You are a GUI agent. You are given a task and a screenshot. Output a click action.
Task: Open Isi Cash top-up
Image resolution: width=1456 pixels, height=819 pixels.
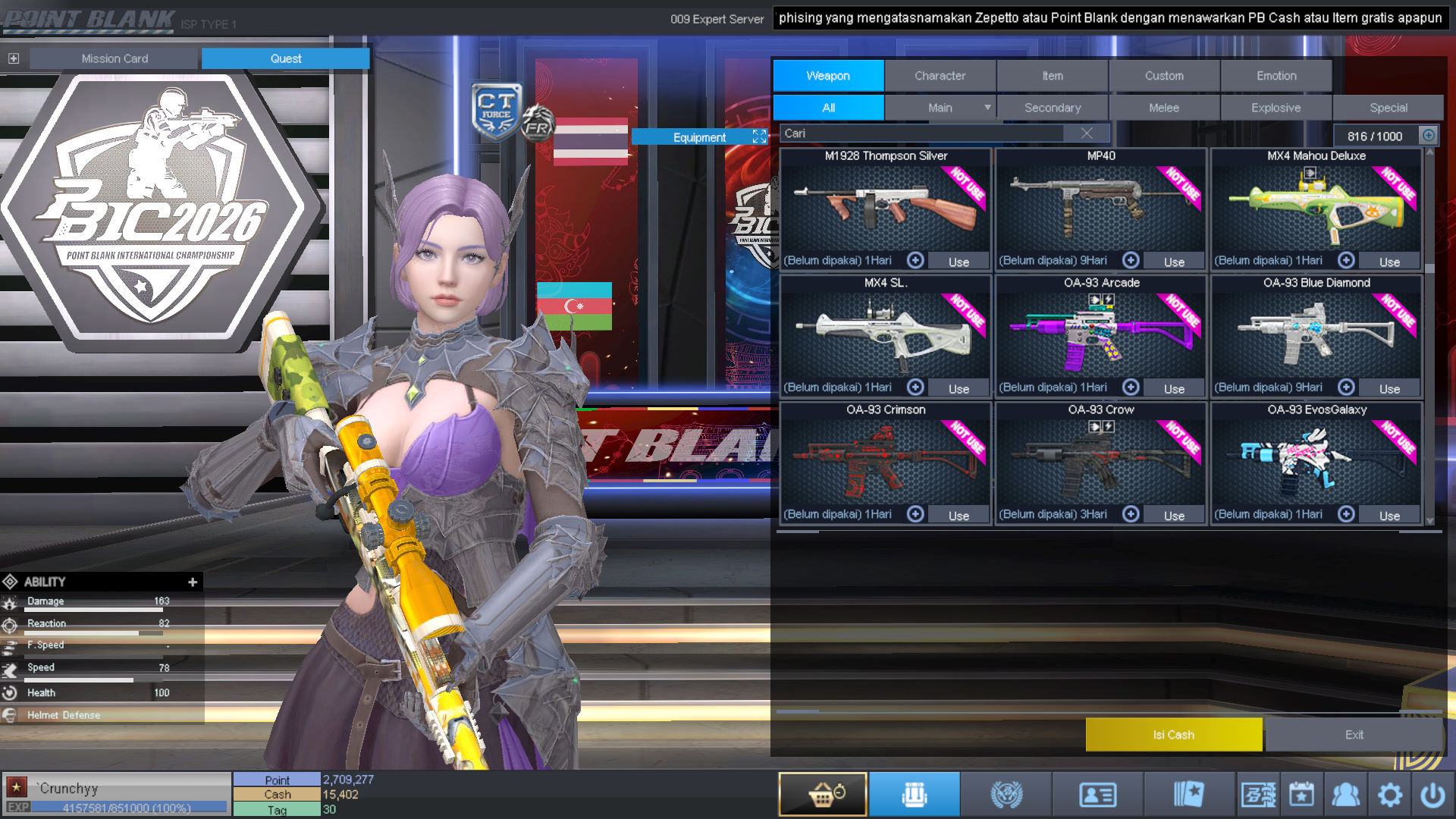click(x=1173, y=735)
